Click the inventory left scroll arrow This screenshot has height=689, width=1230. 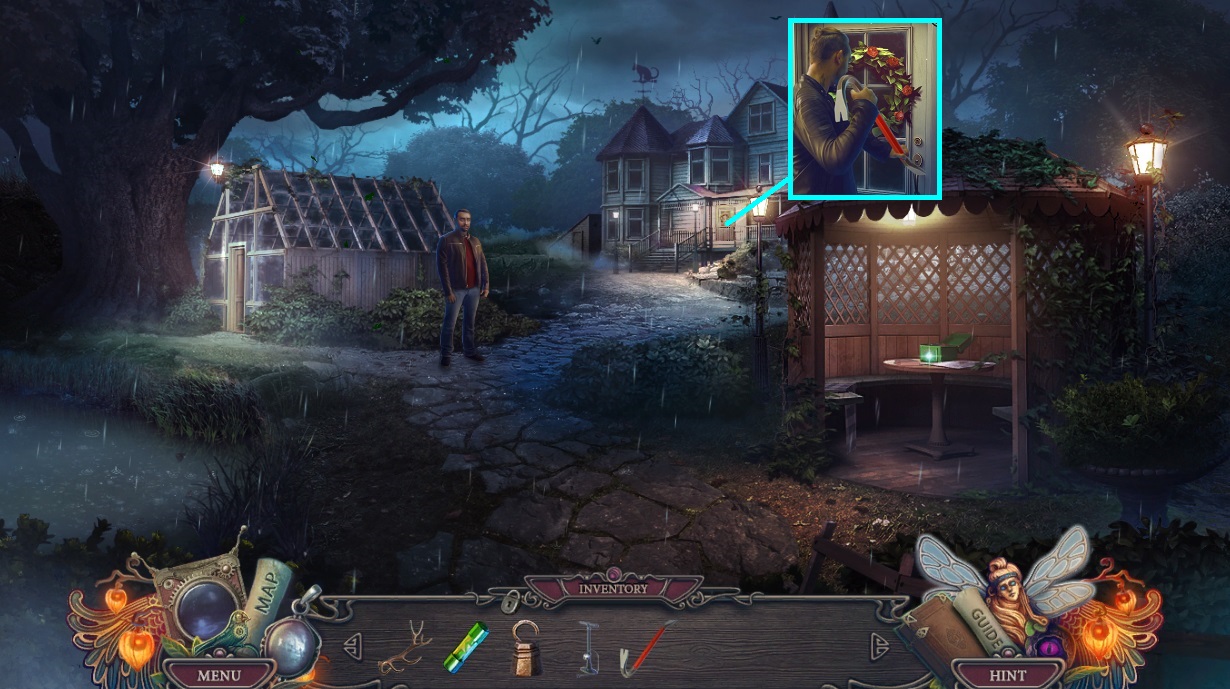click(x=352, y=643)
